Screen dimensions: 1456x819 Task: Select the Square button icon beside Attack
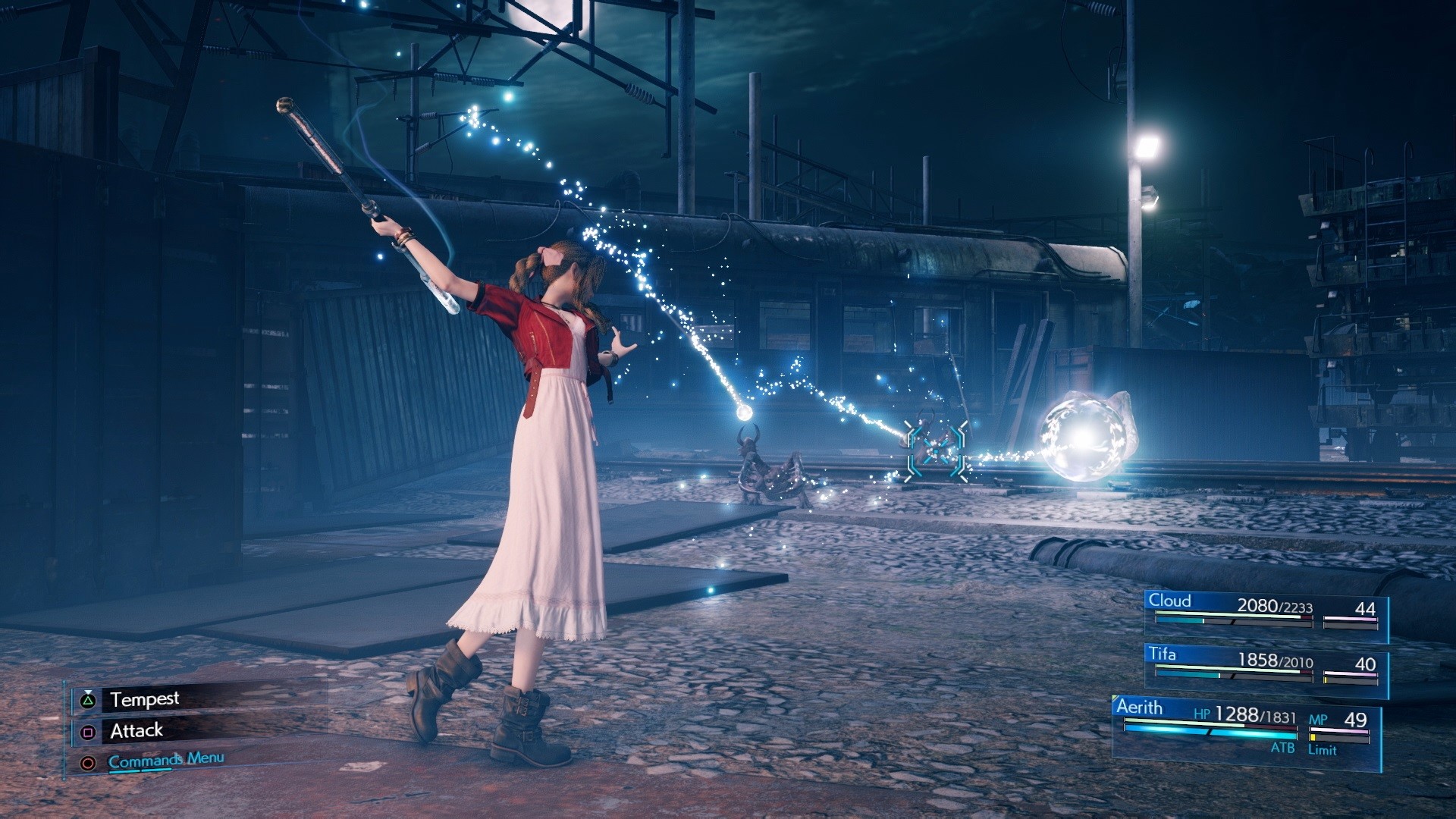click(x=89, y=730)
